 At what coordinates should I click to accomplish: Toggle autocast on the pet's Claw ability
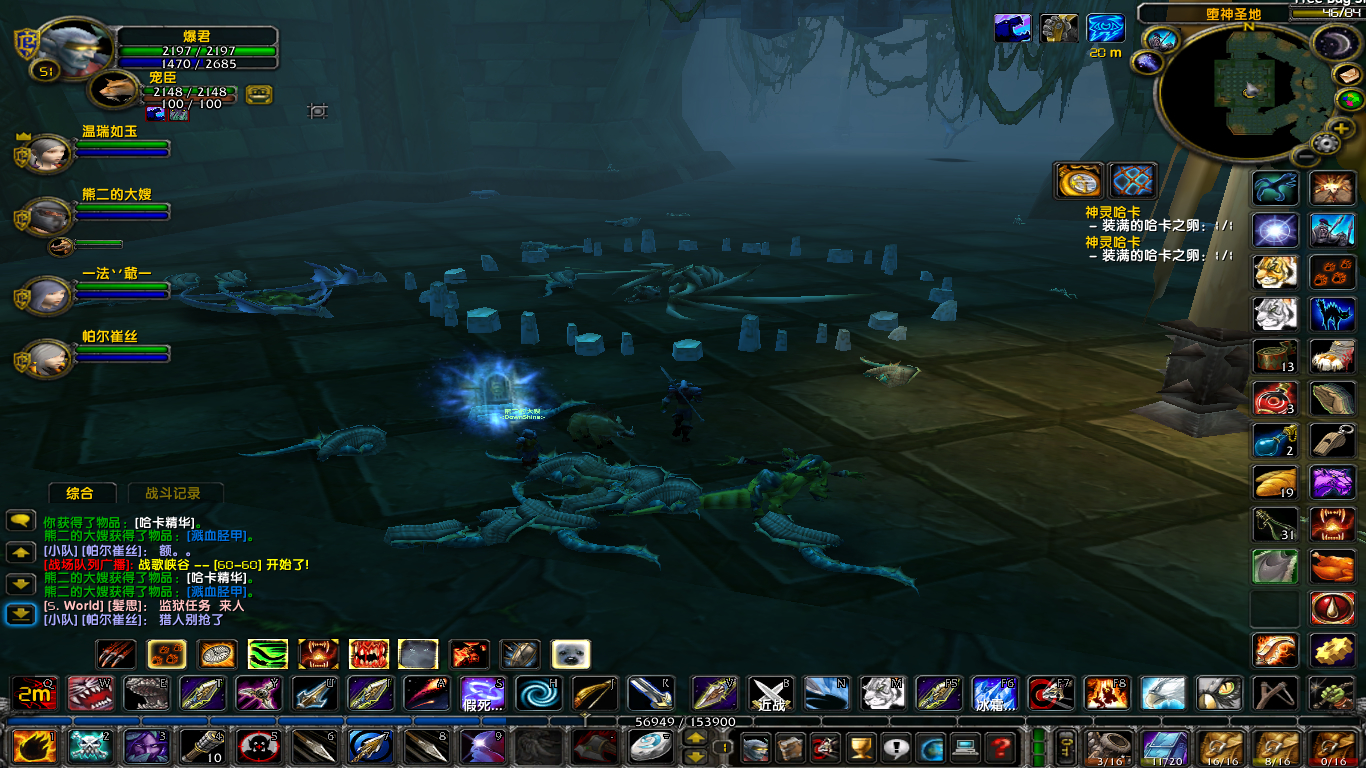(x=117, y=654)
